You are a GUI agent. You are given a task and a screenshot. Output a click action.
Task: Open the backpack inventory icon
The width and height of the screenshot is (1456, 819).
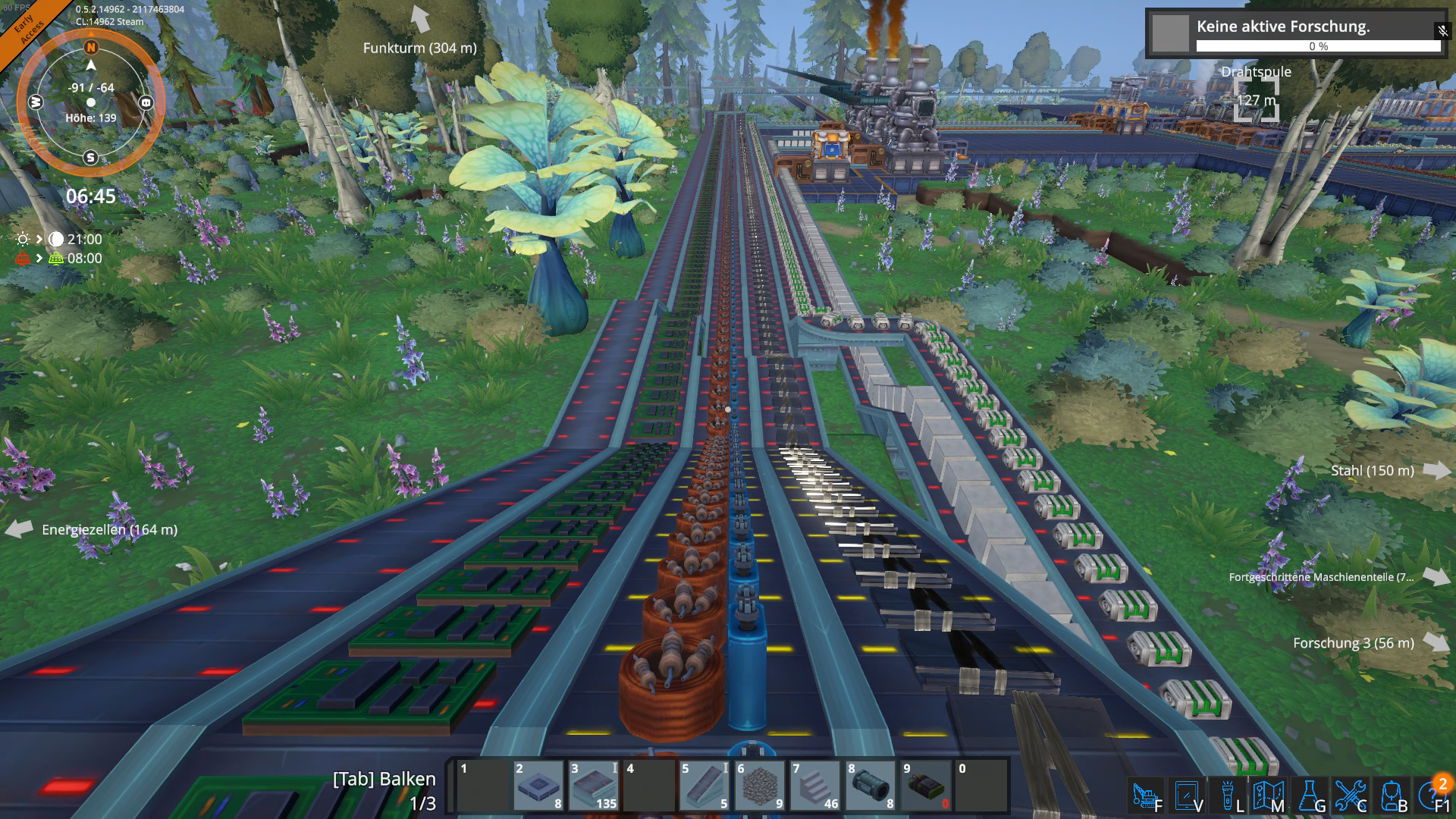(1392, 796)
